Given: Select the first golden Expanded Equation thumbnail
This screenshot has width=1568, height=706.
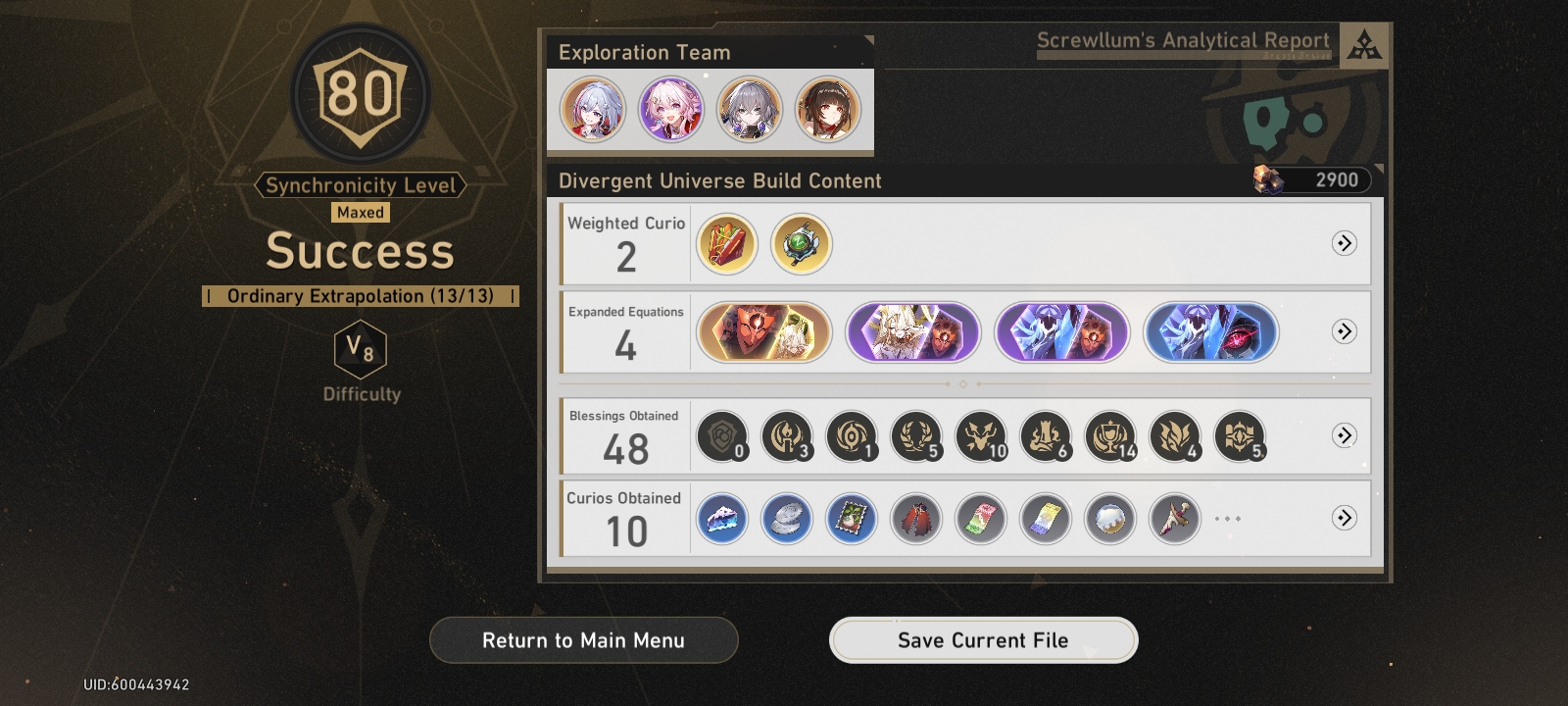Looking at the screenshot, I should pos(763,332).
